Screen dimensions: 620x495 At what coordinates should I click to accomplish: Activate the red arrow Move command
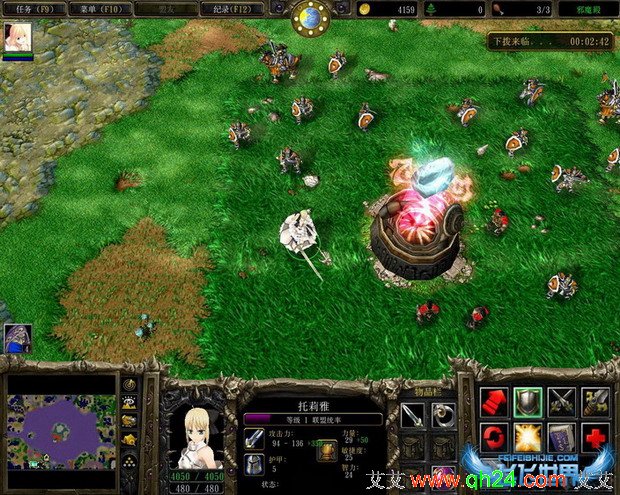coord(494,403)
